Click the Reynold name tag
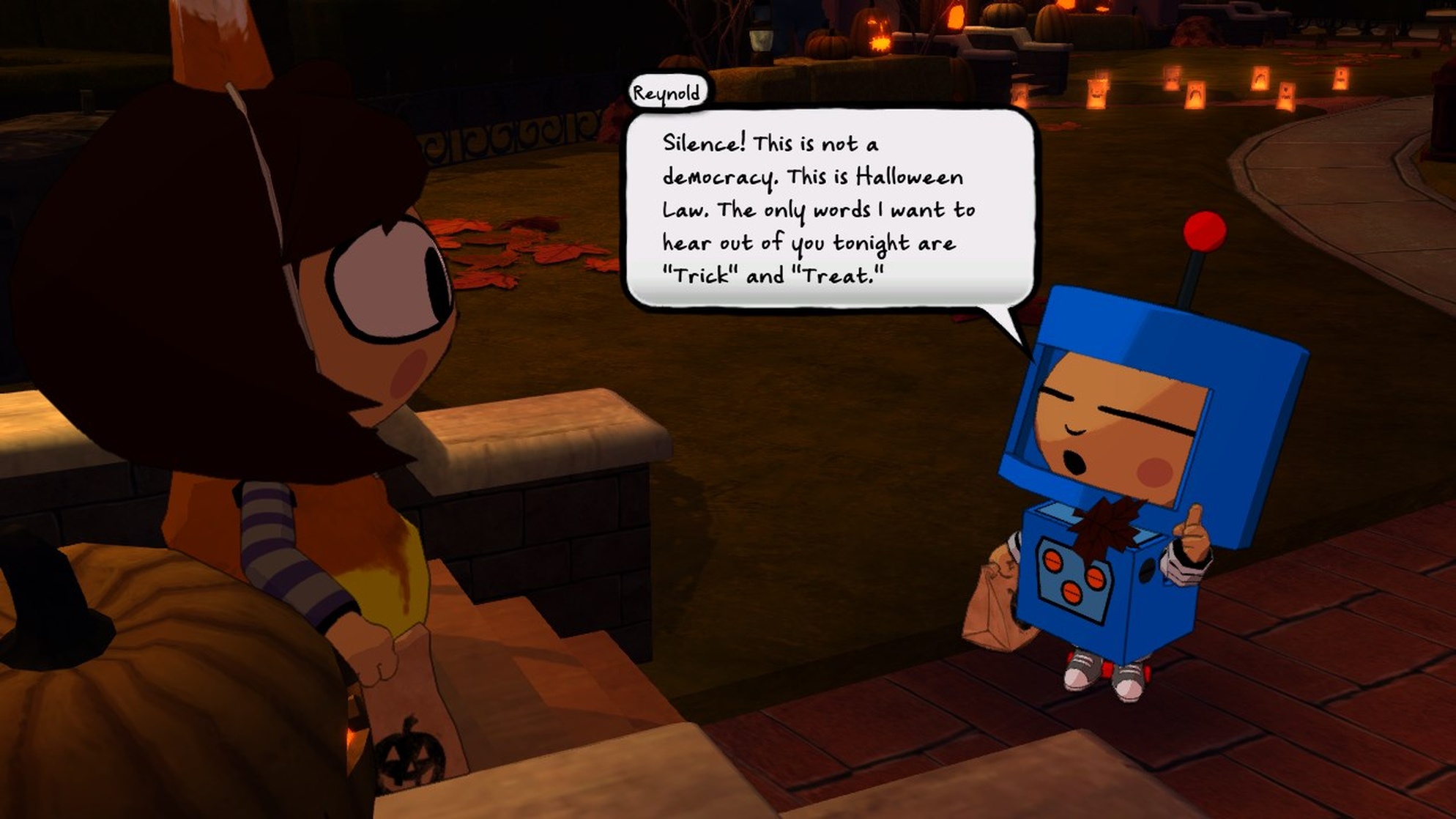 tap(669, 92)
